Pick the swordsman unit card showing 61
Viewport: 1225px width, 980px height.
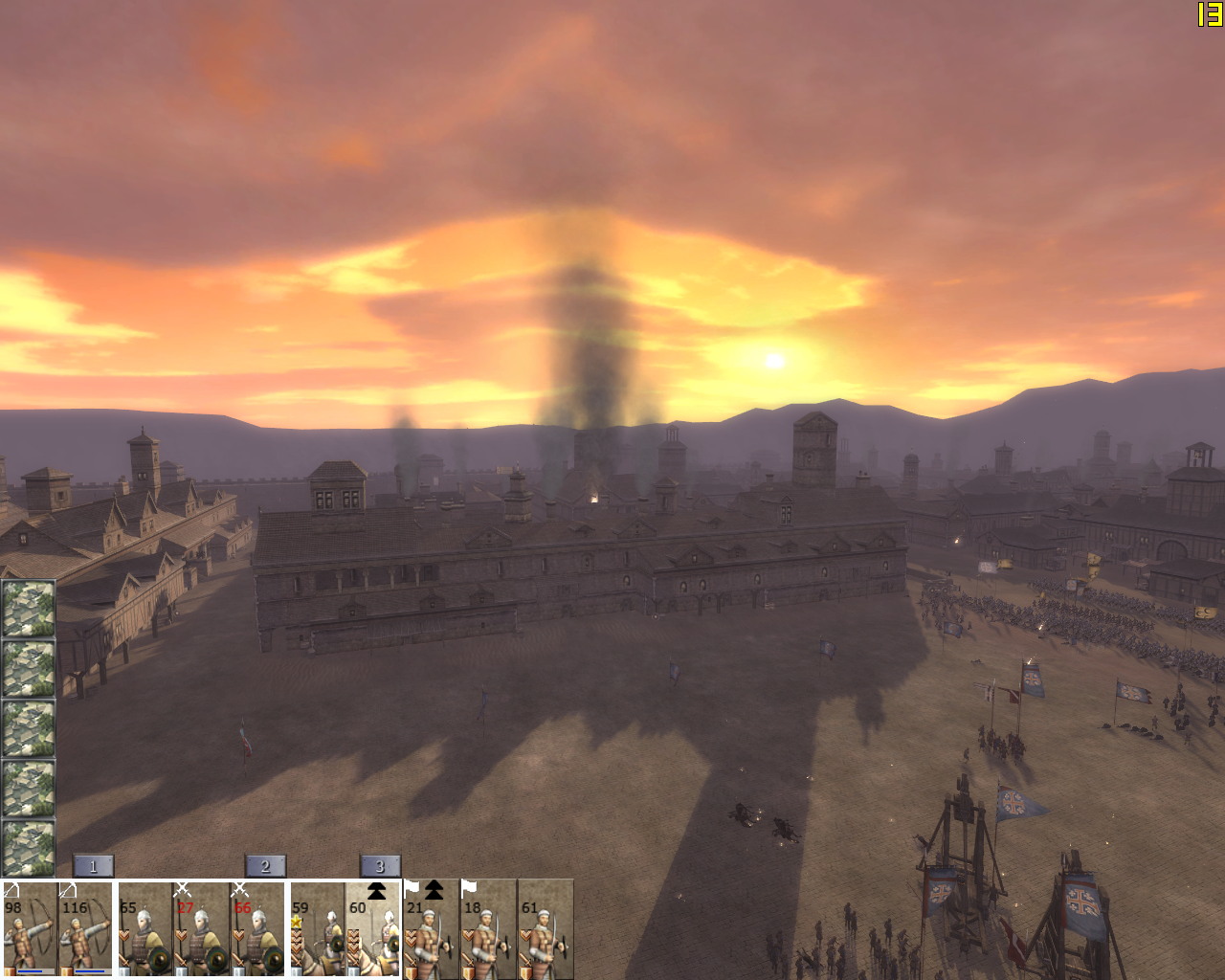546,930
